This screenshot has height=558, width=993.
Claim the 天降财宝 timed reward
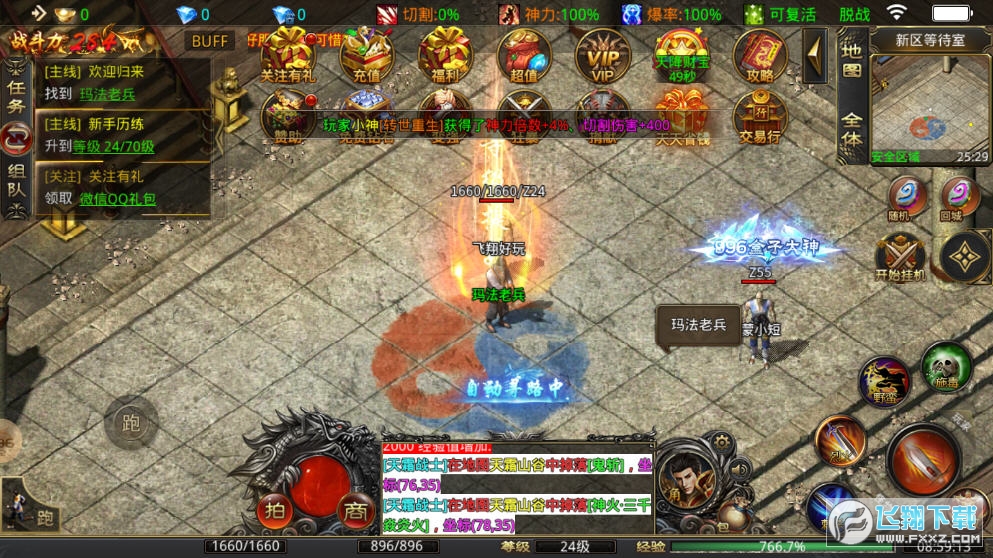[x=681, y=53]
